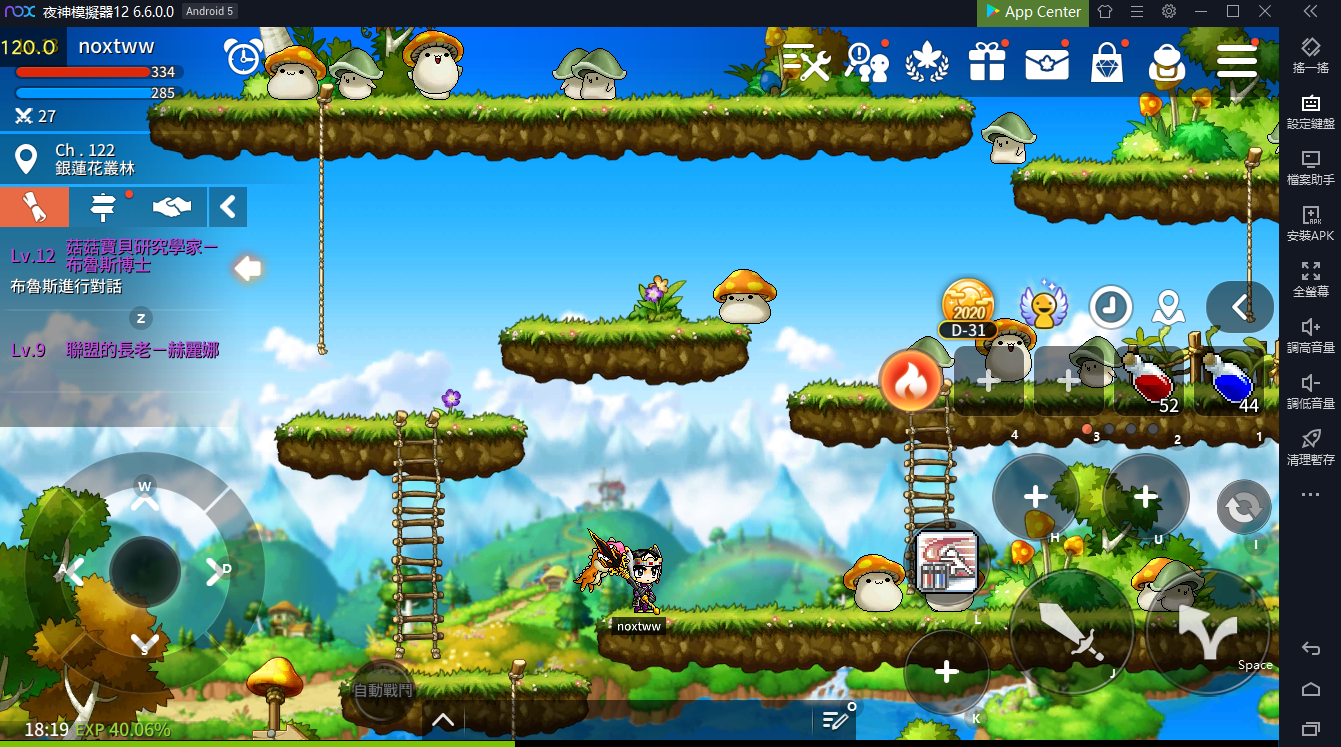1341x747 pixels.
Task: Check the mailbox envelope icon
Action: click(1047, 63)
